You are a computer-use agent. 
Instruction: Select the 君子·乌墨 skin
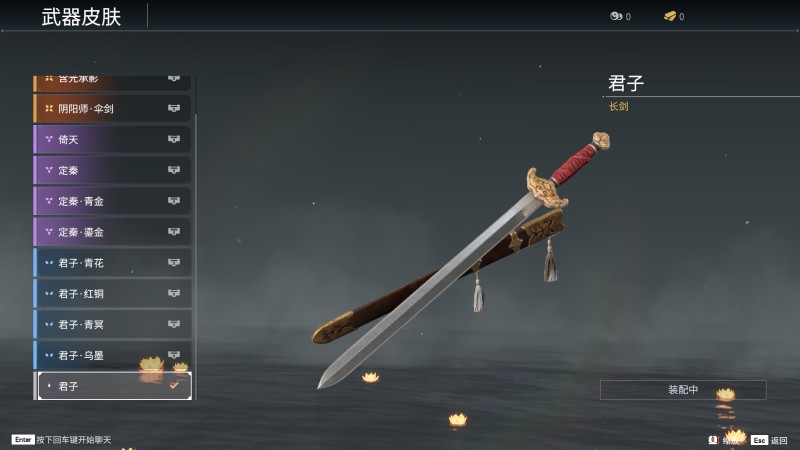point(112,355)
